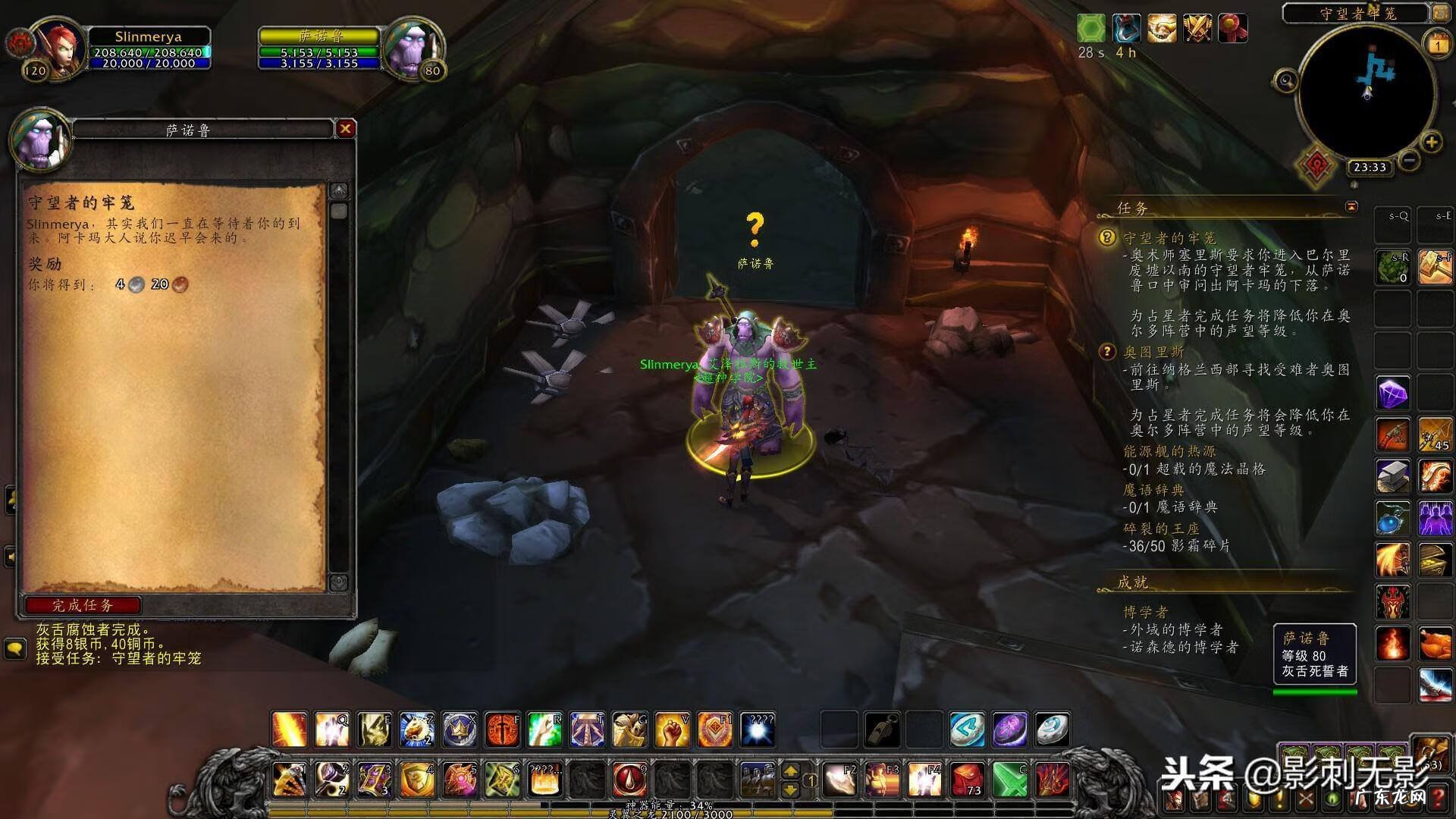
Task: Zoom in the minimap with plus button
Action: (x=1431, y=143)
